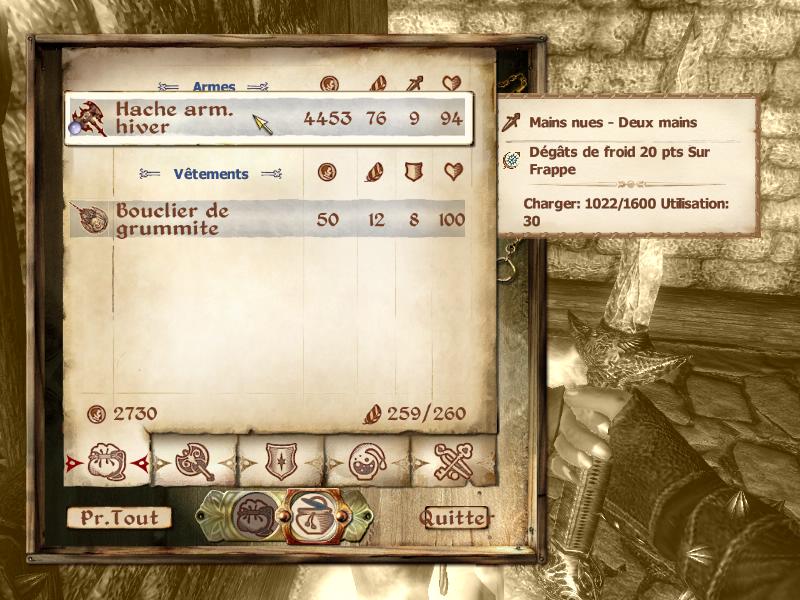Sort clothing by the shield armor column icon
This screenshot has width=800, height=600.
[x=413, y=173]
